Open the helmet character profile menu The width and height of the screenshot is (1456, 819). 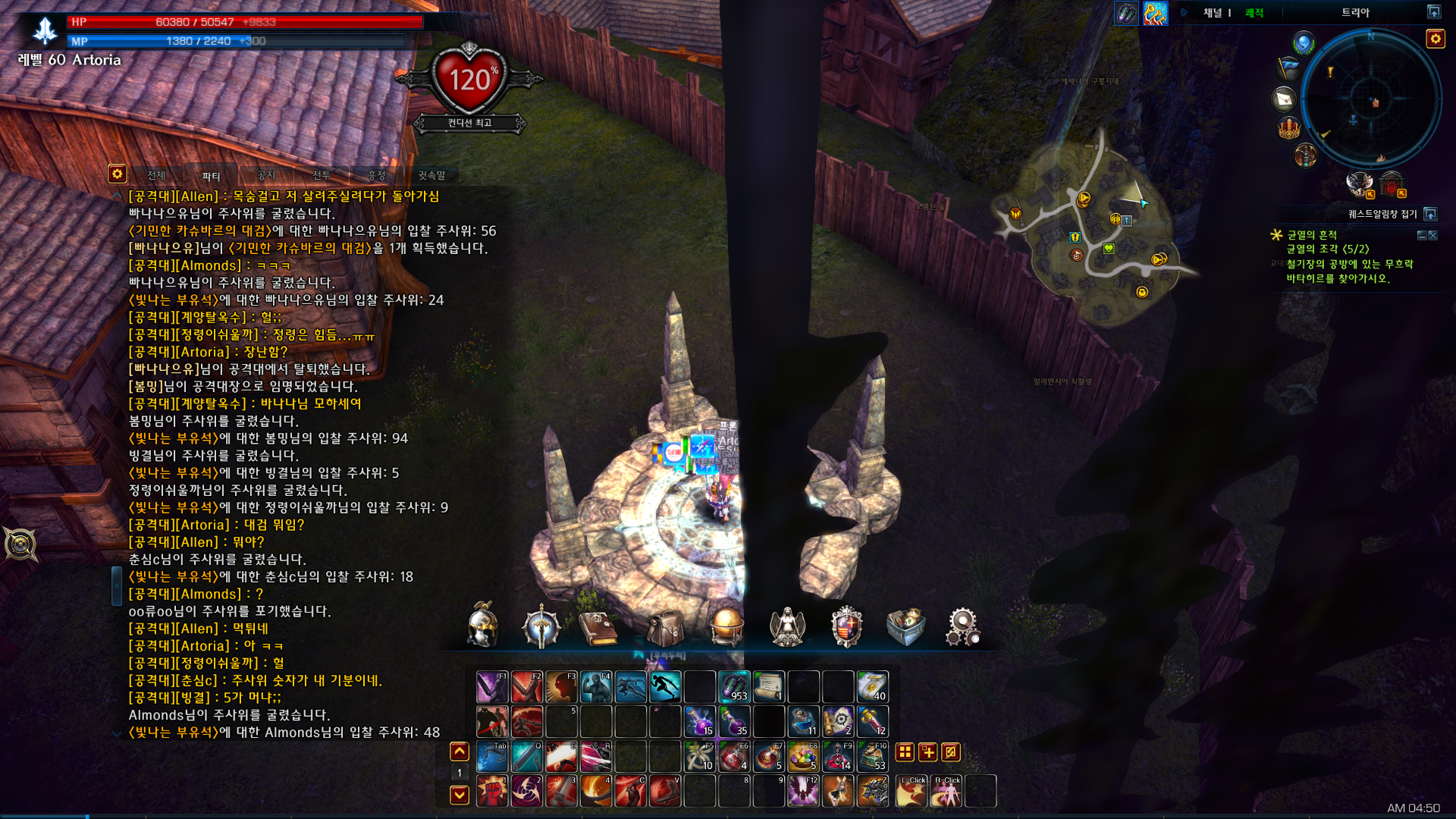(483, 626)
